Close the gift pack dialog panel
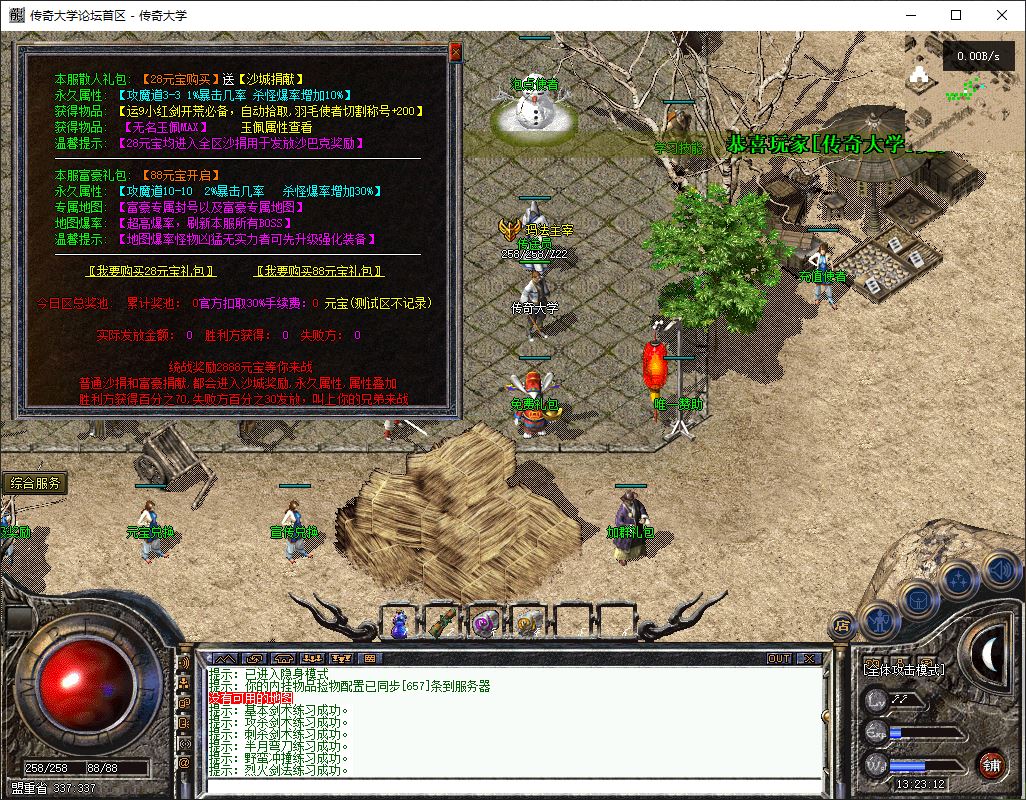 [456, 51]
